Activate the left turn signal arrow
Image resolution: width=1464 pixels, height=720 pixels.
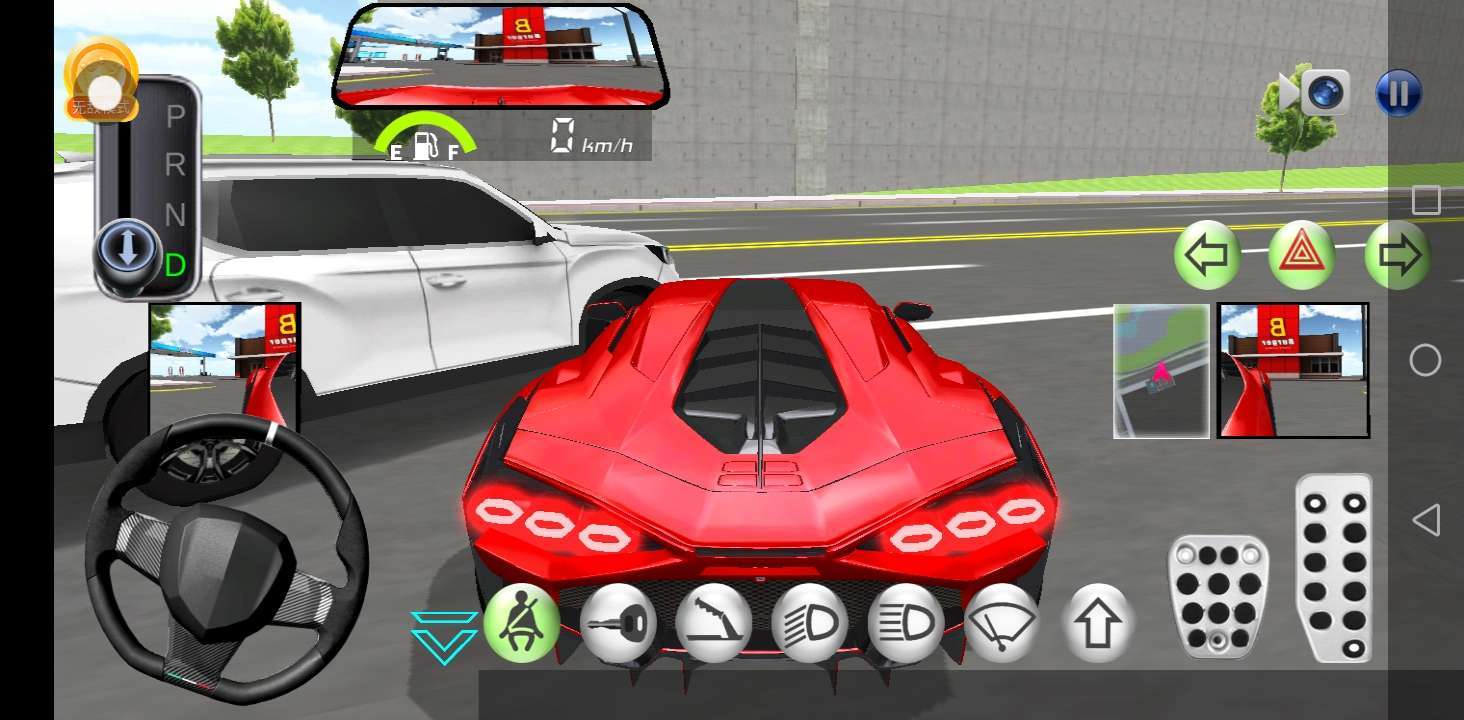tap(1207, 255)
